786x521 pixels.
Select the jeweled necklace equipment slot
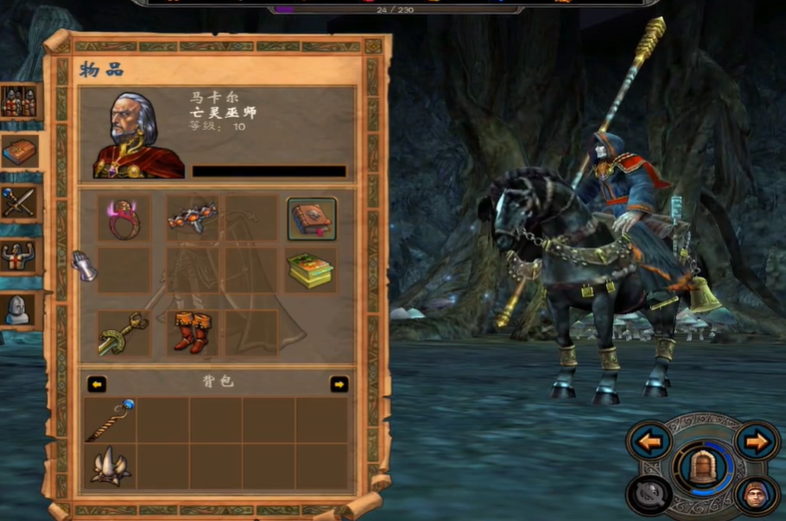pyautogui.click(x=190, y=218)
